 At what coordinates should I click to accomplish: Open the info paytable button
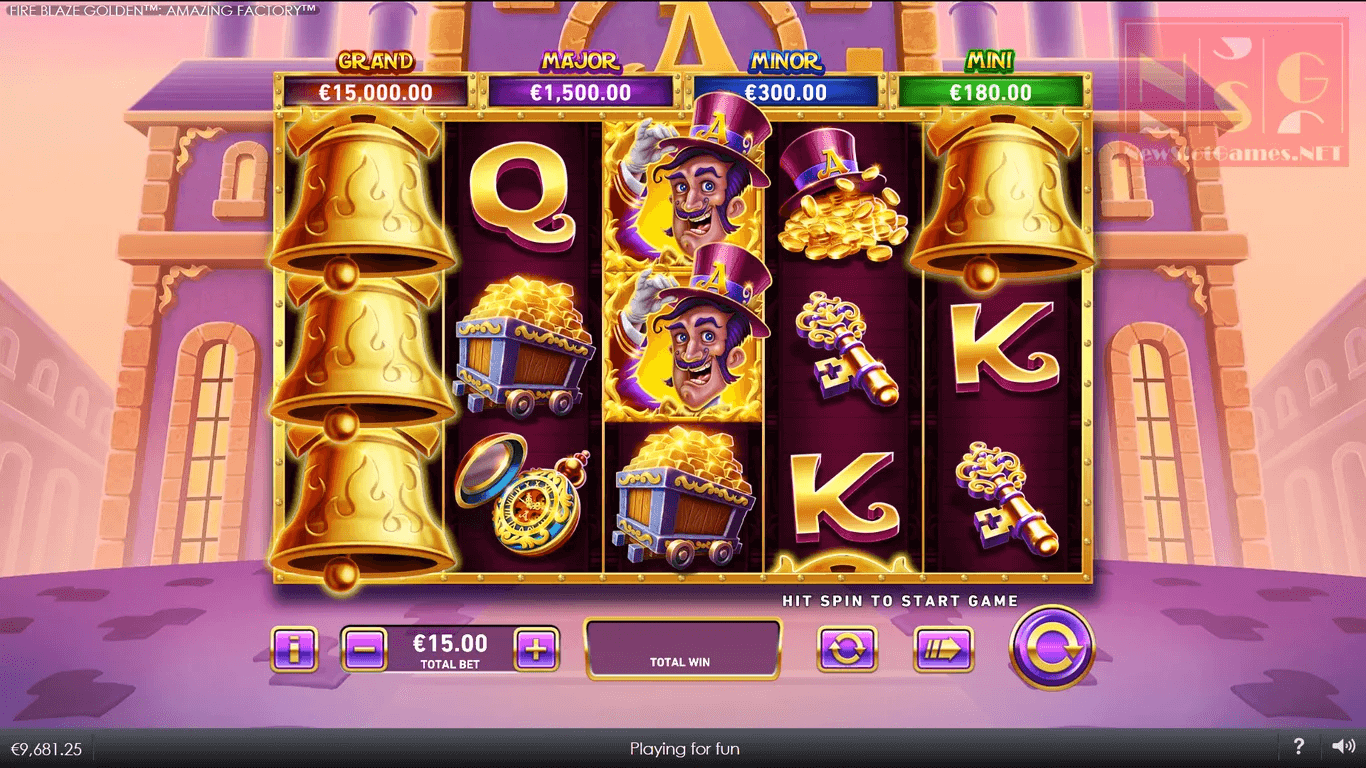coord(294,650)
